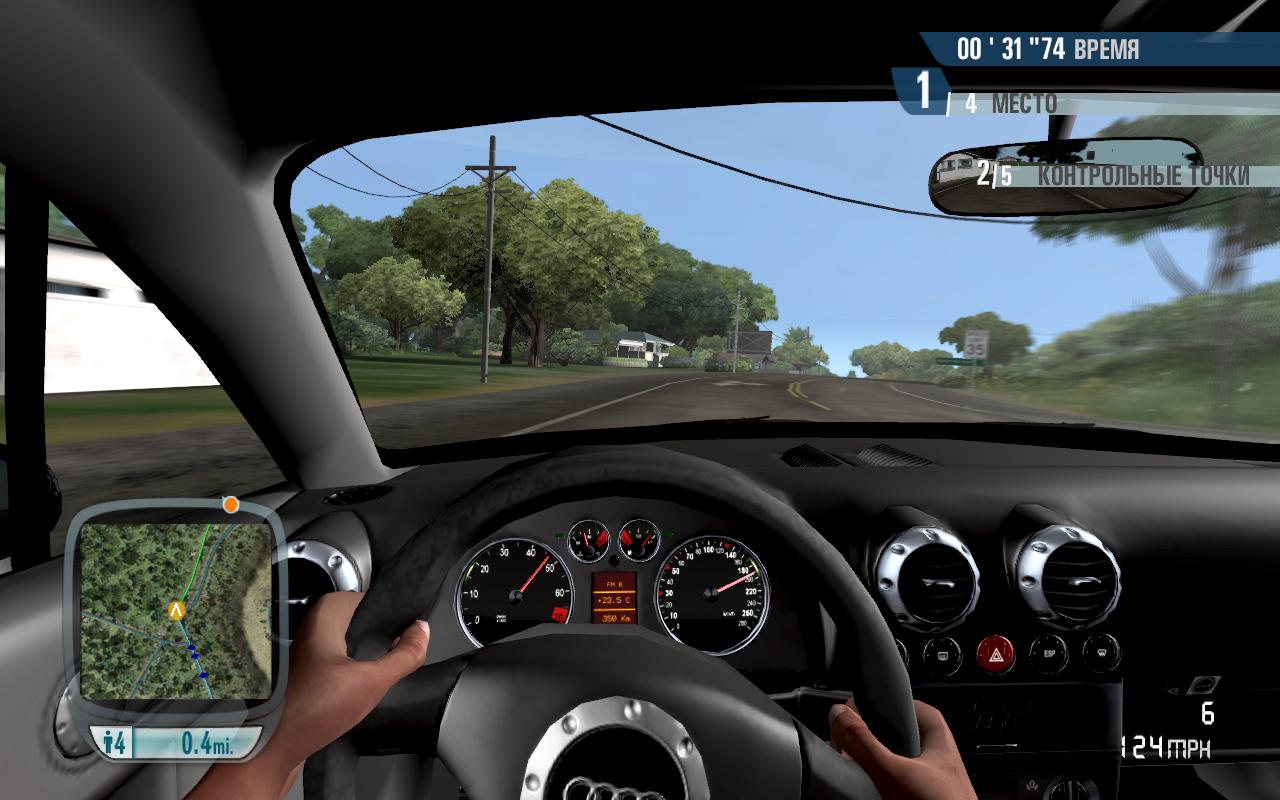Screen dimensions: 1280x800
Task: Click the orange checkpoint dot above the minimap
Action: pyautogui.click(x=230, y=504)
